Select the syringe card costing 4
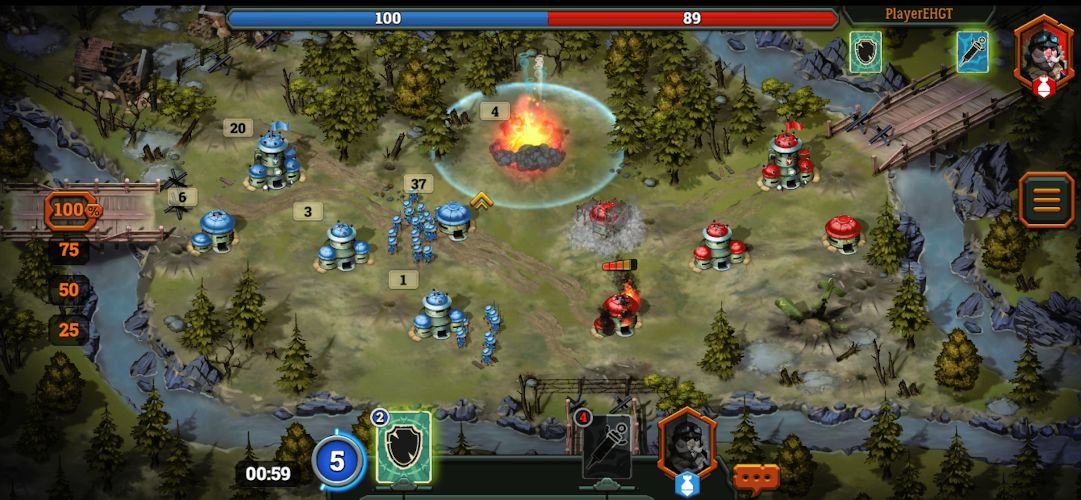This screenshot has width=1081, height=500. (x=607, y=445)
